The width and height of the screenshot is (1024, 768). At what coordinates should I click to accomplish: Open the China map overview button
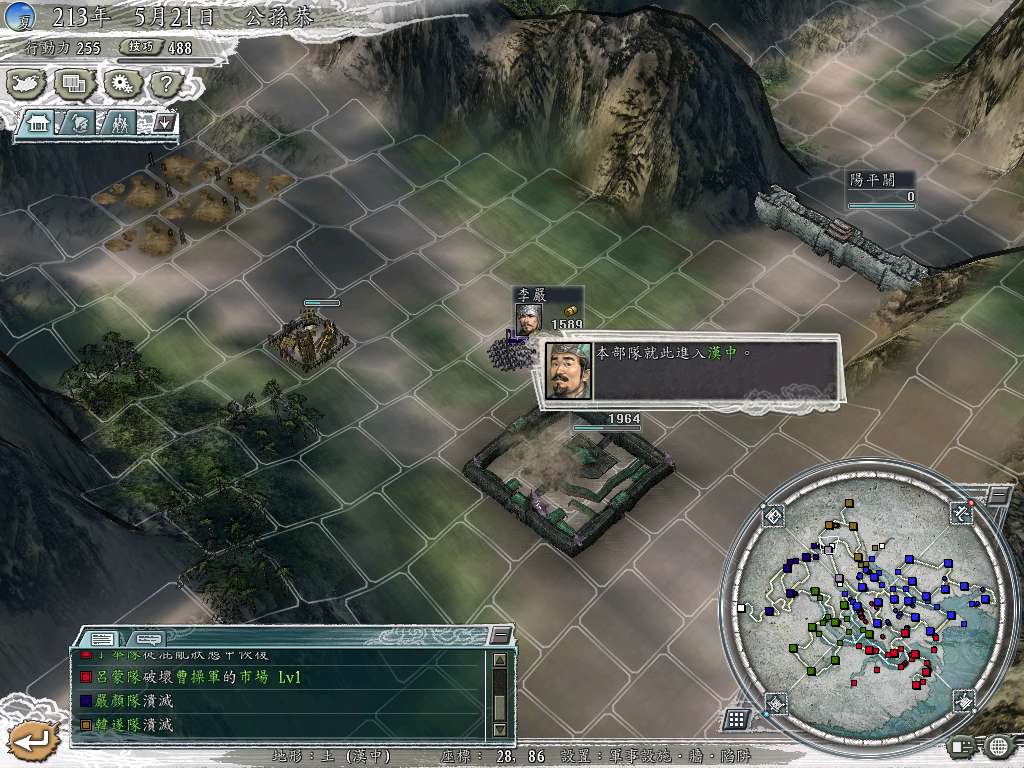(27, 84)
